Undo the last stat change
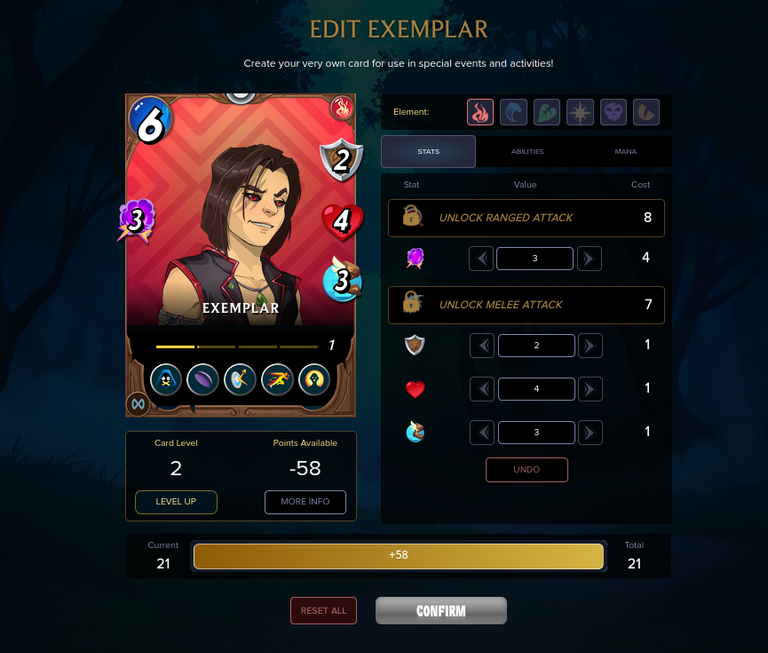The height and width of the screenshot is (653, 768). [x=526, y=470]
